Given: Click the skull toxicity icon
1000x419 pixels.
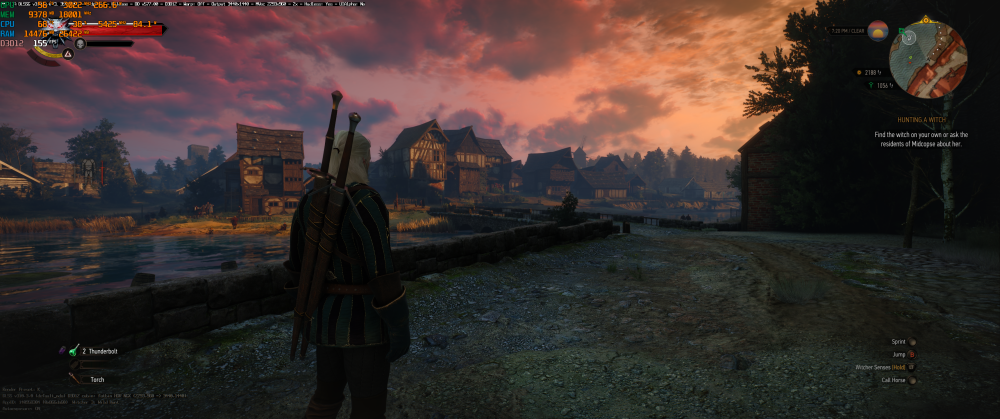Looking at the screenshot, I should pyautogui.click(x=81, y=44).
